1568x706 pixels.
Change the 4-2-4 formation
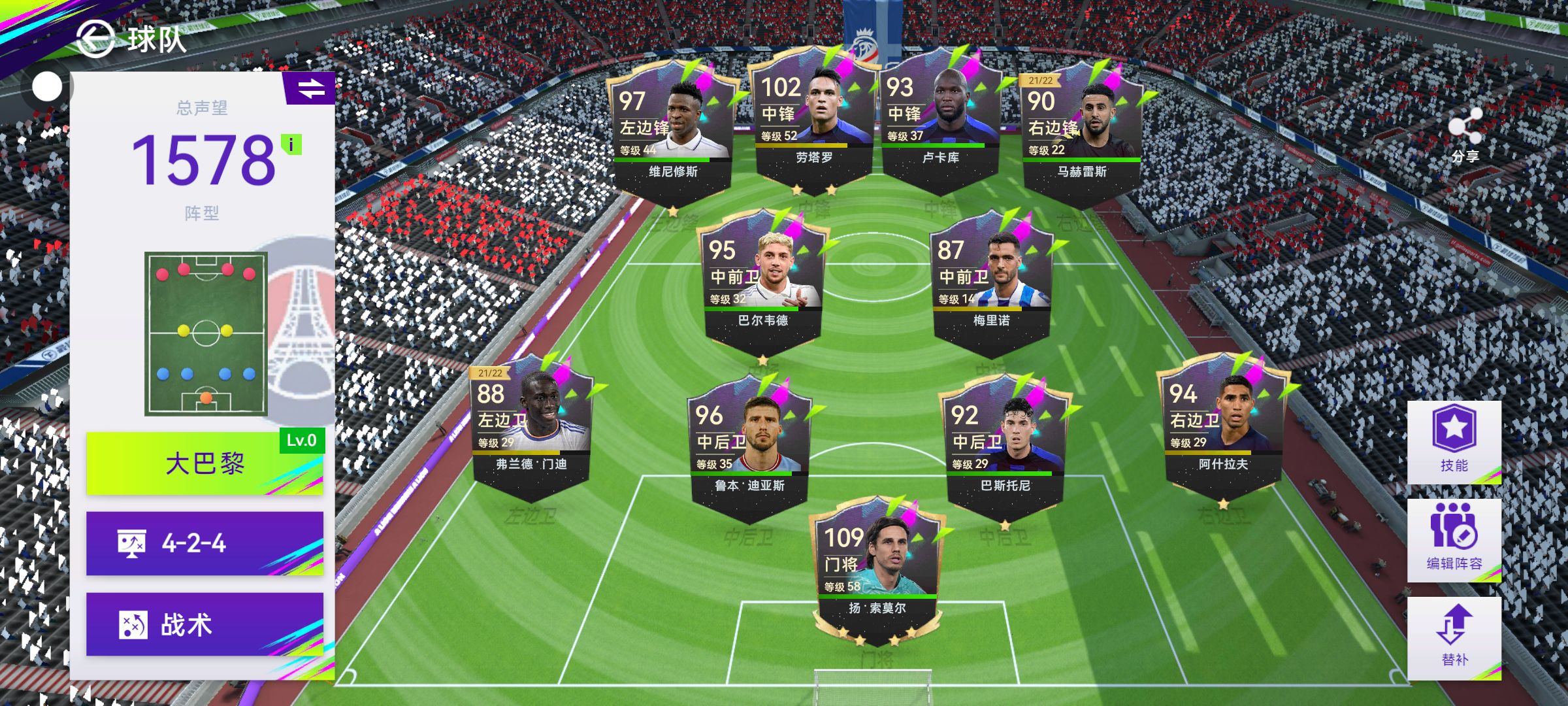pos(204,543)
